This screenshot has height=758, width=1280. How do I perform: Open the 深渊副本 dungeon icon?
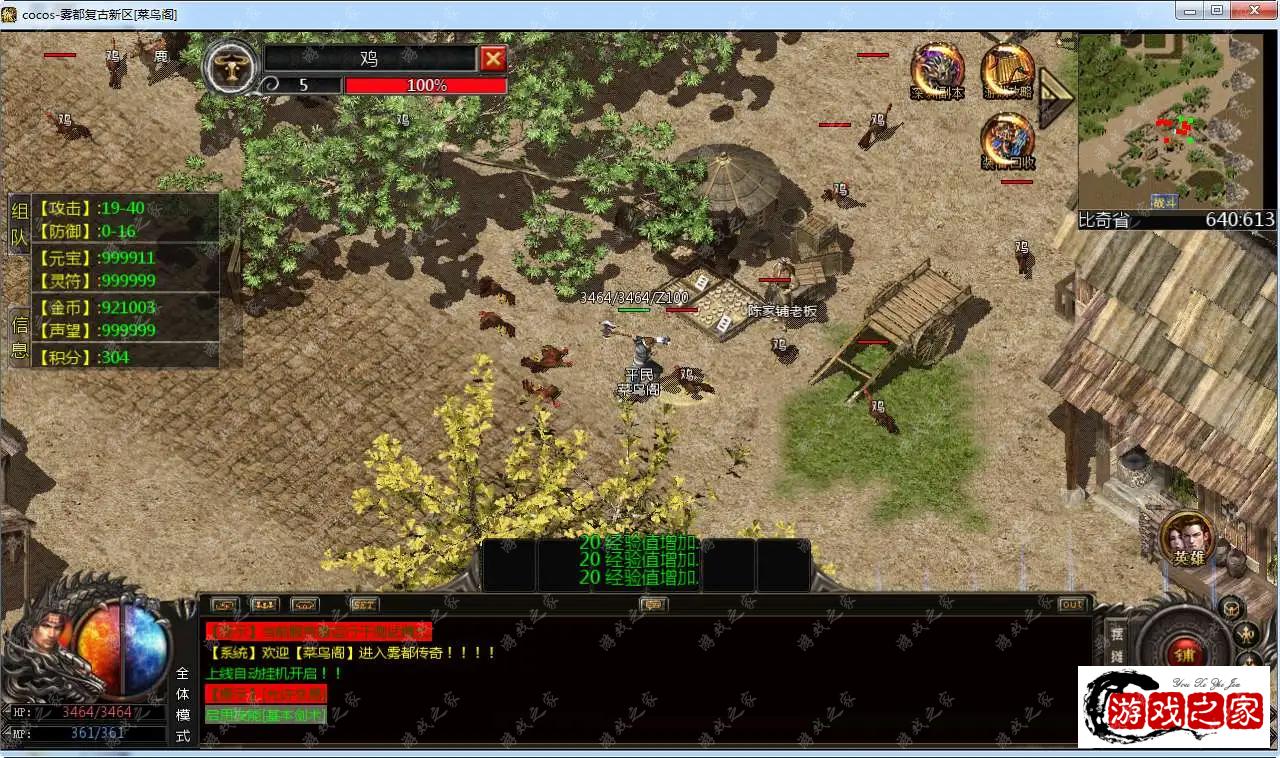[937, 70]
